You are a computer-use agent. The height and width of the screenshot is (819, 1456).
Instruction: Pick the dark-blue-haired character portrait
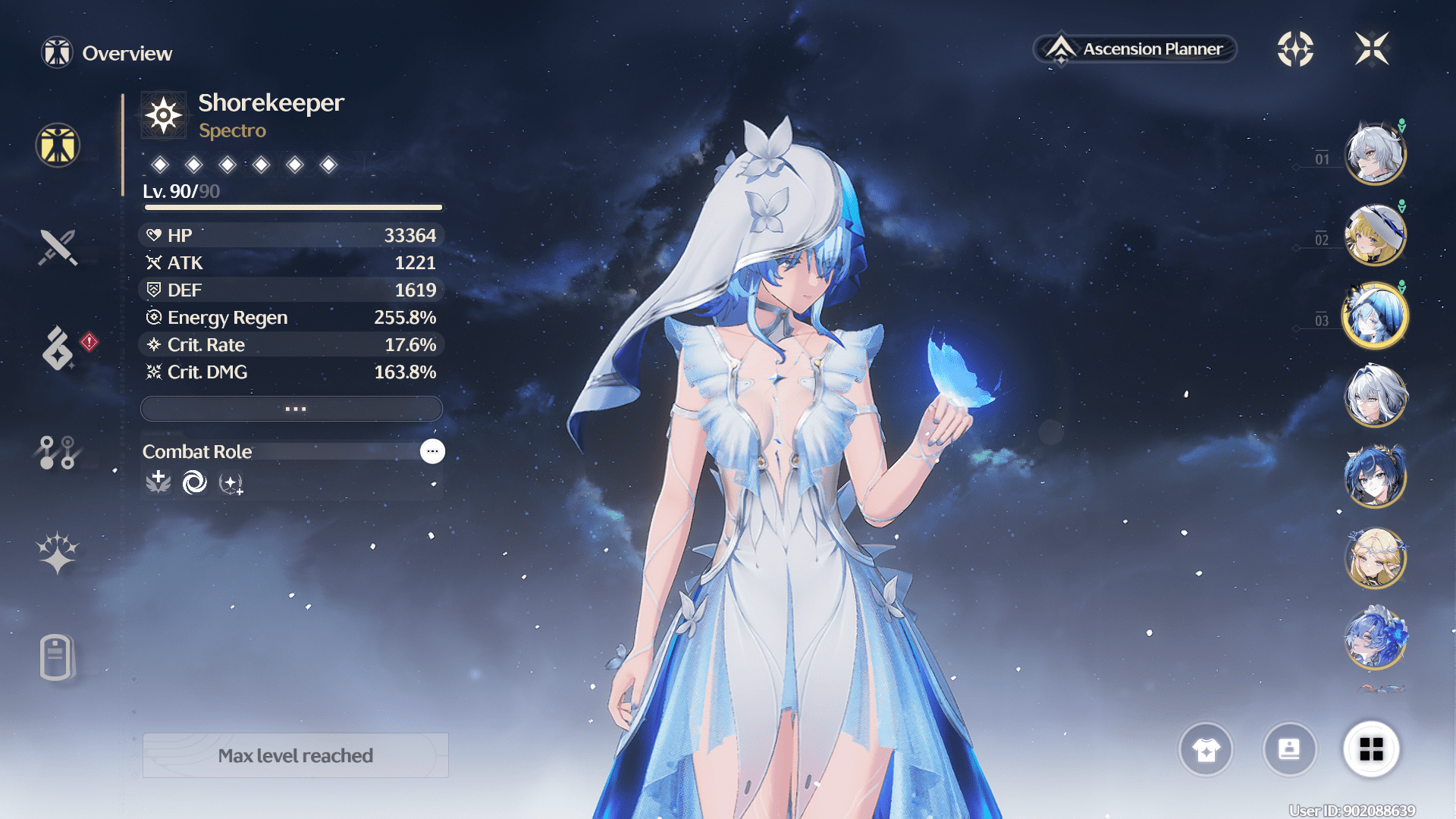click(x=1375, y=477)
